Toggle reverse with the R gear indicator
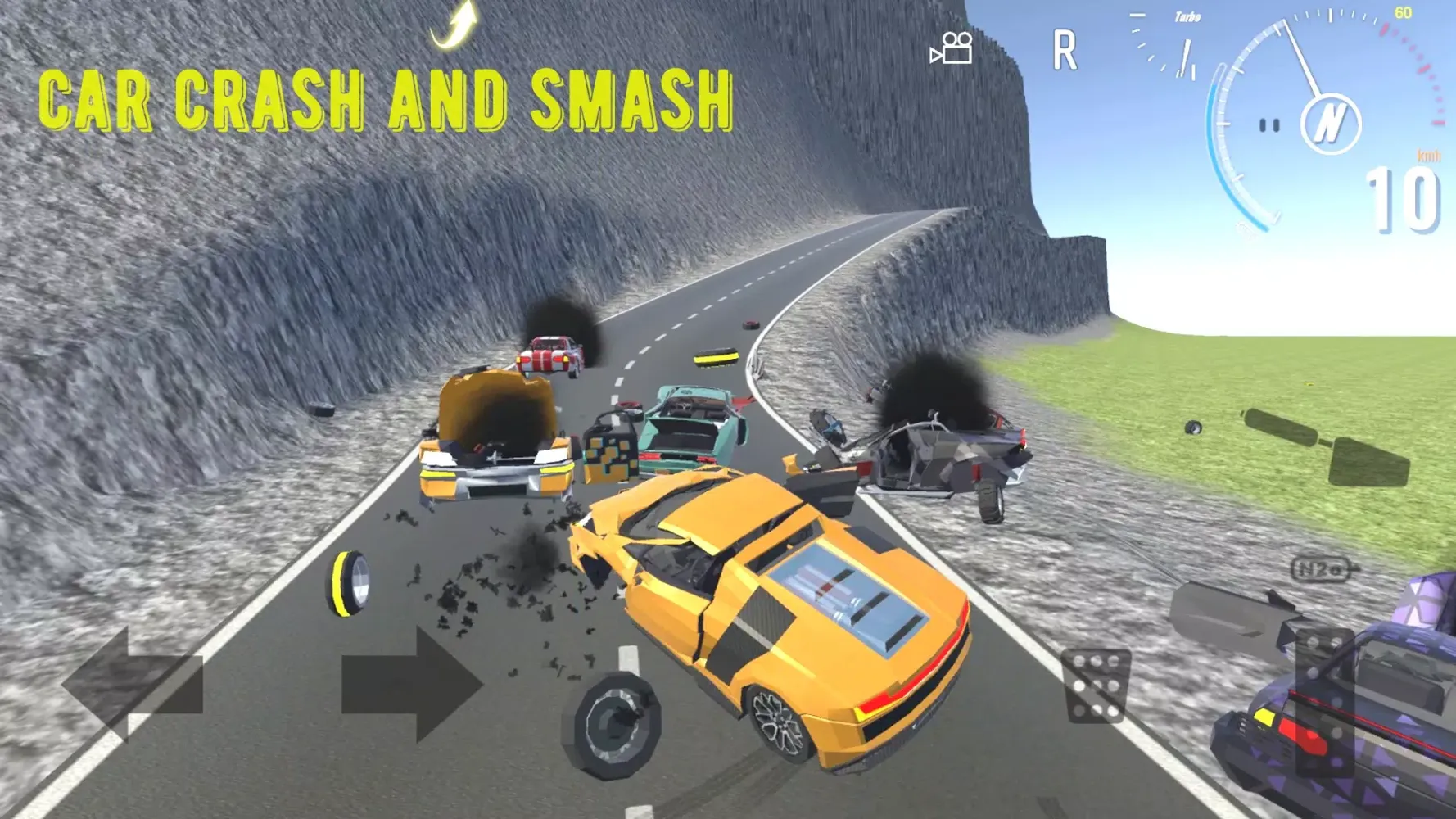Screen dimensions: 1456x819 click(1065, 51)
